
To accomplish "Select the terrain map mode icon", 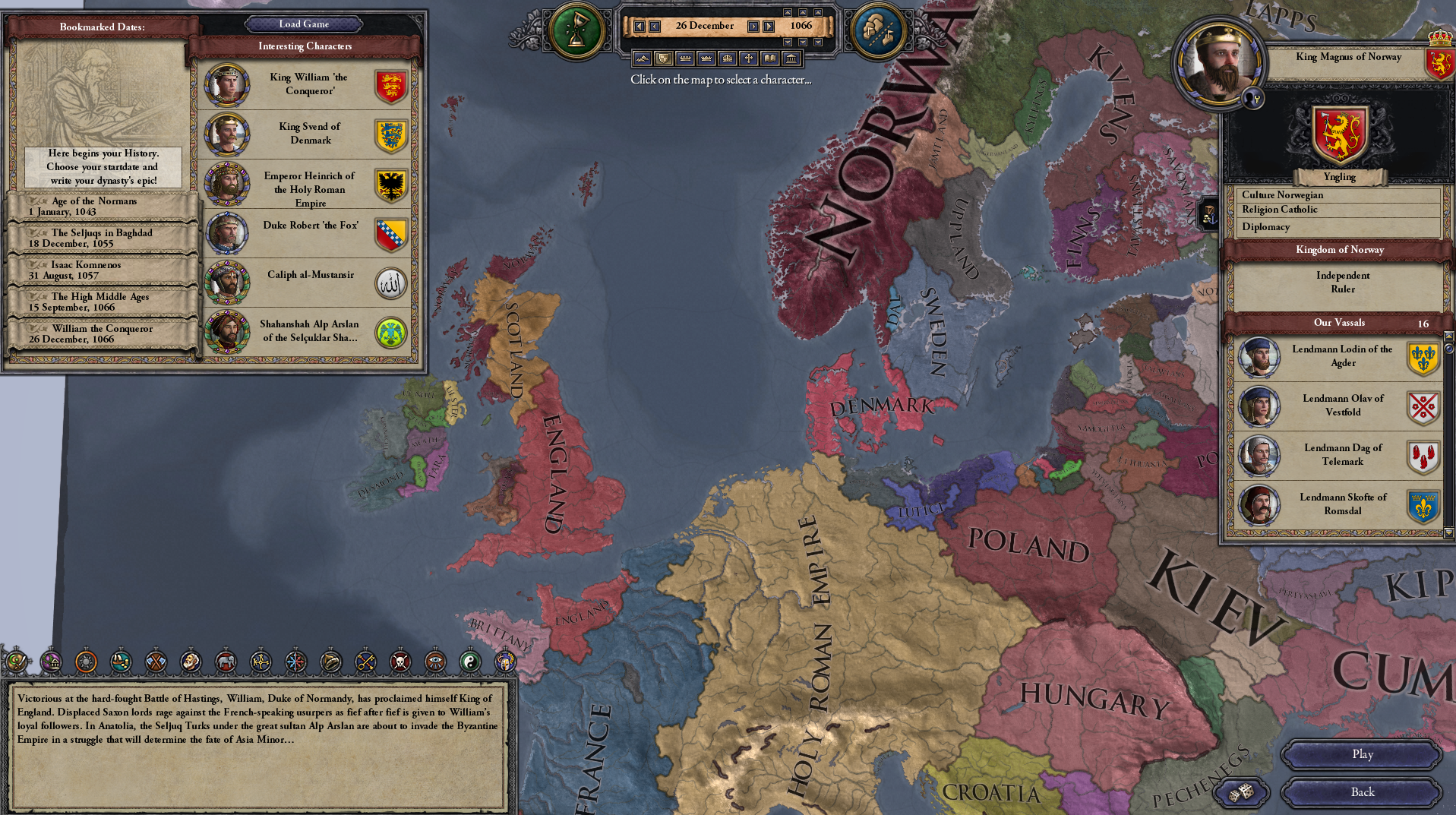I will [x=643, y=59].
